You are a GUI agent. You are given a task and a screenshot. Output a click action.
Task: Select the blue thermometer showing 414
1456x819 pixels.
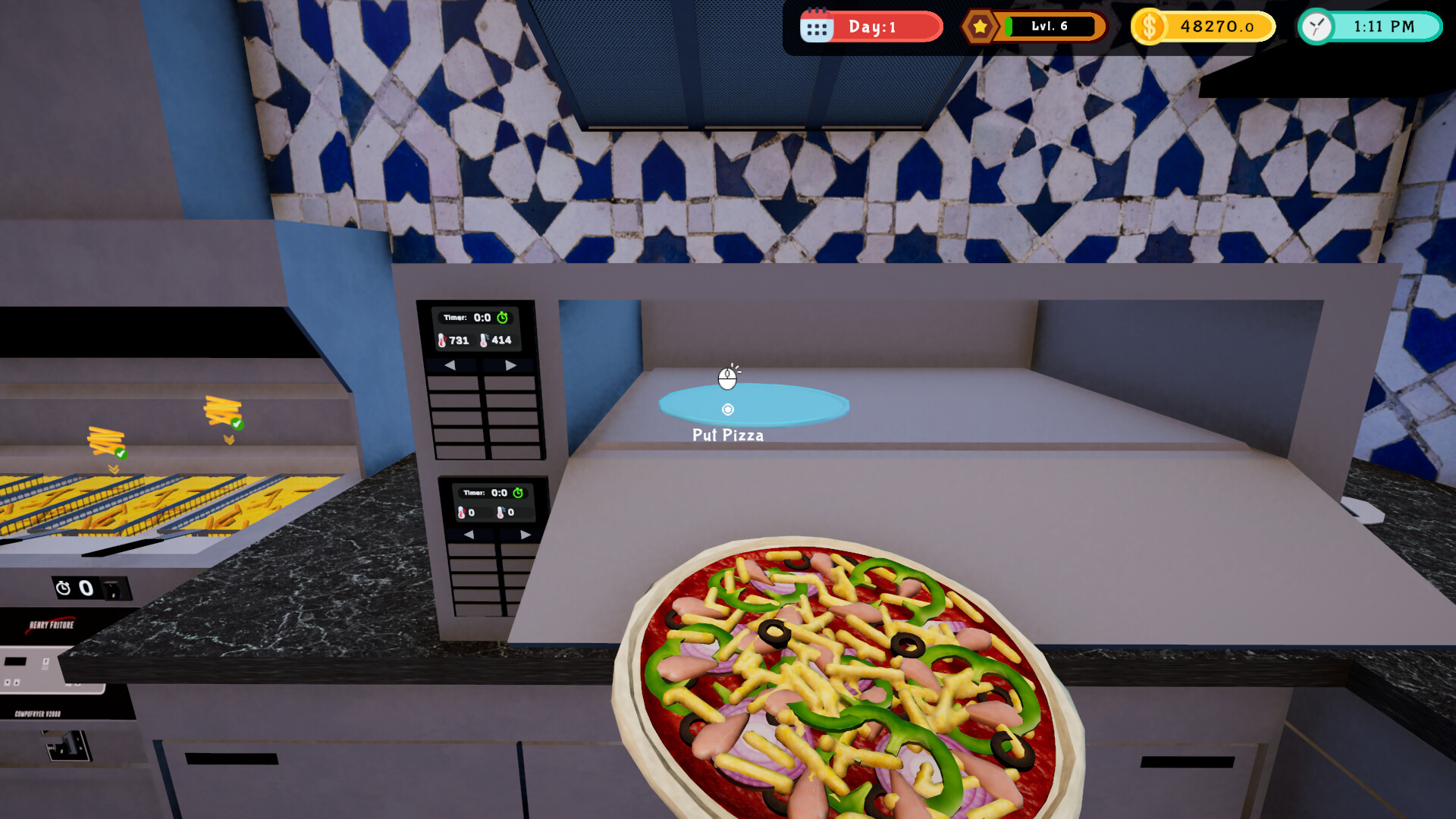(x=484, y=340)
